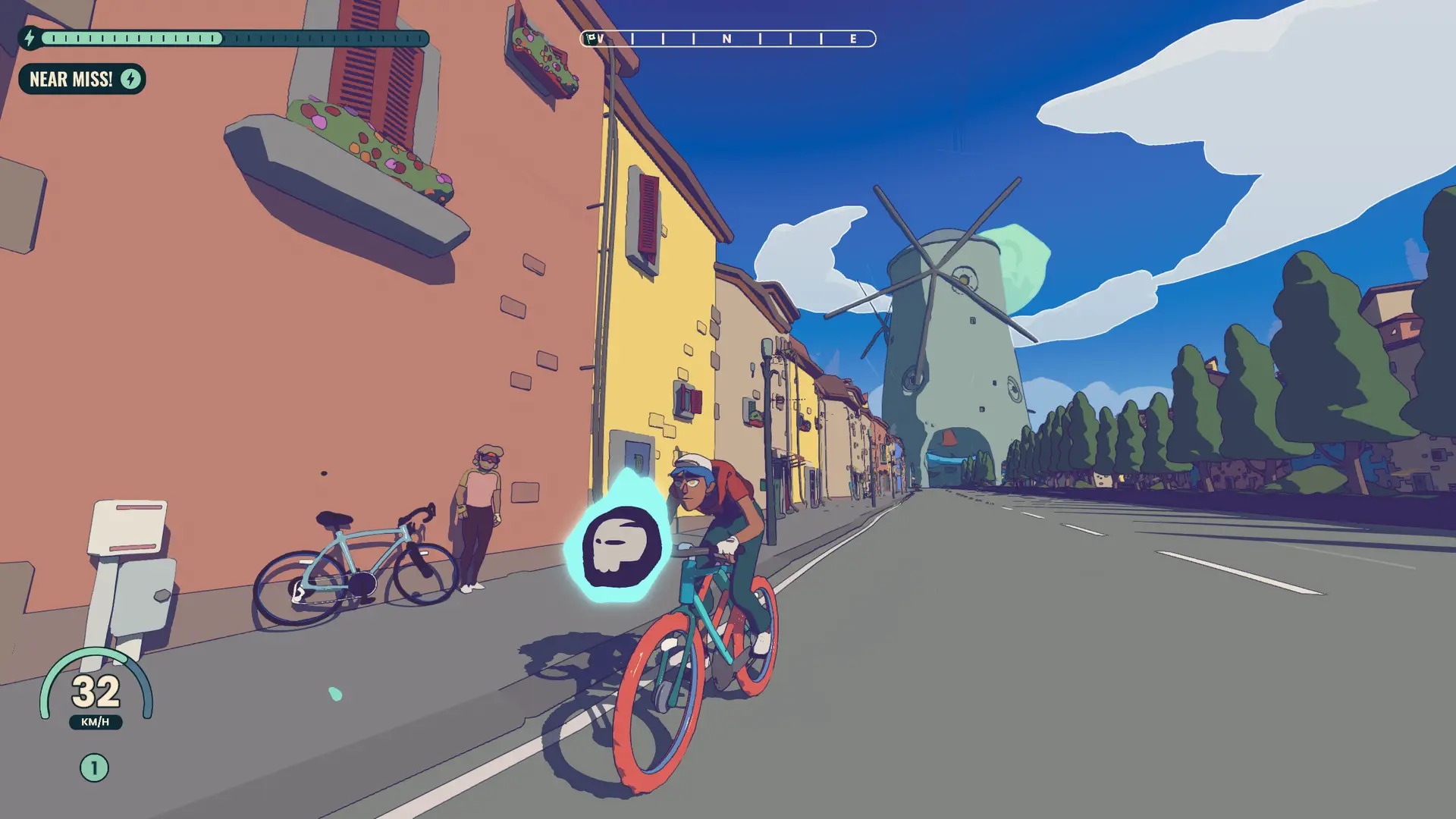1456x819 pixels.
Task: Select the flag marker on the compass
Action: (x=591, y=38)
